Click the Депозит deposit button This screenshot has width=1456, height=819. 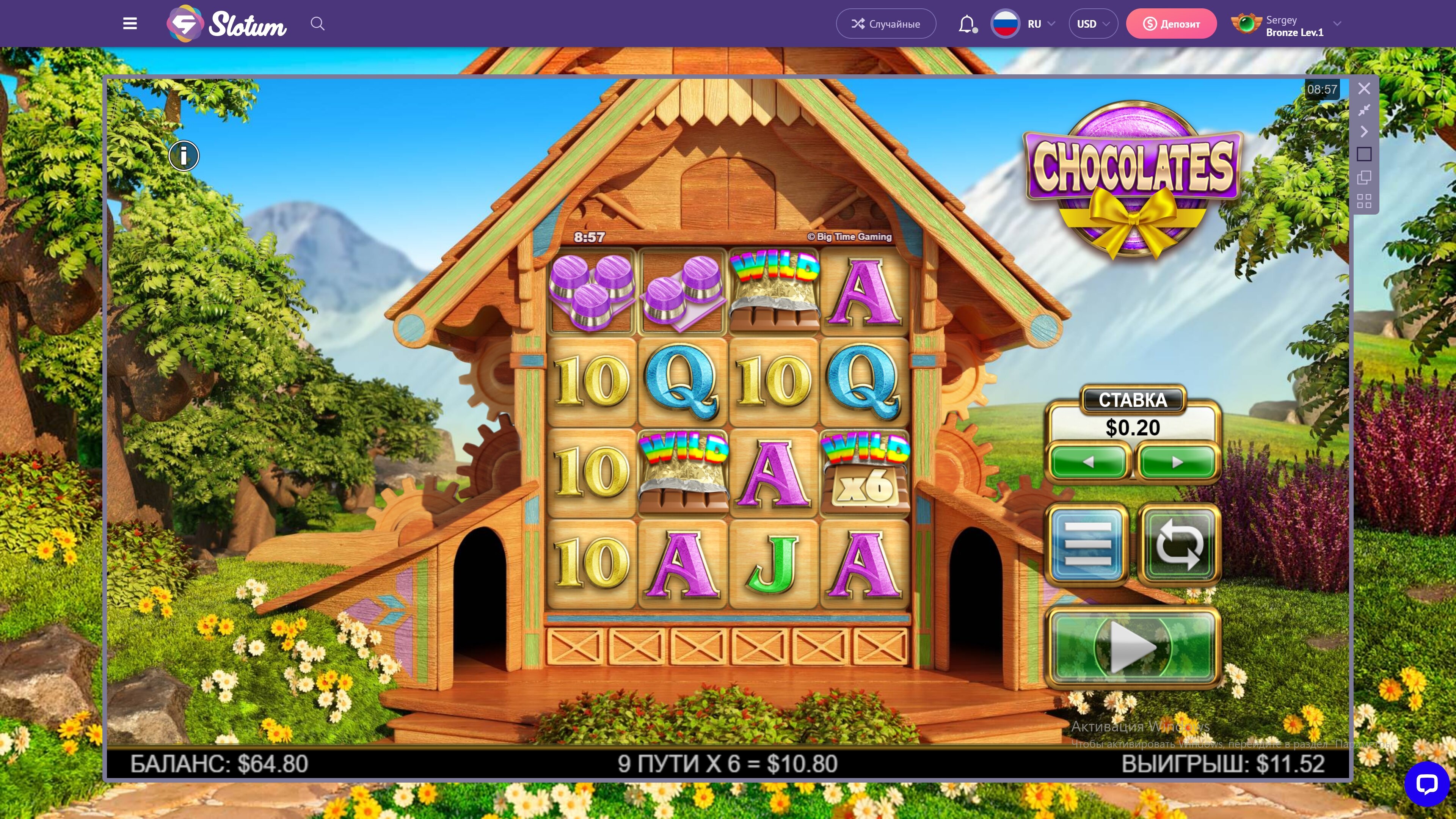1171,24
